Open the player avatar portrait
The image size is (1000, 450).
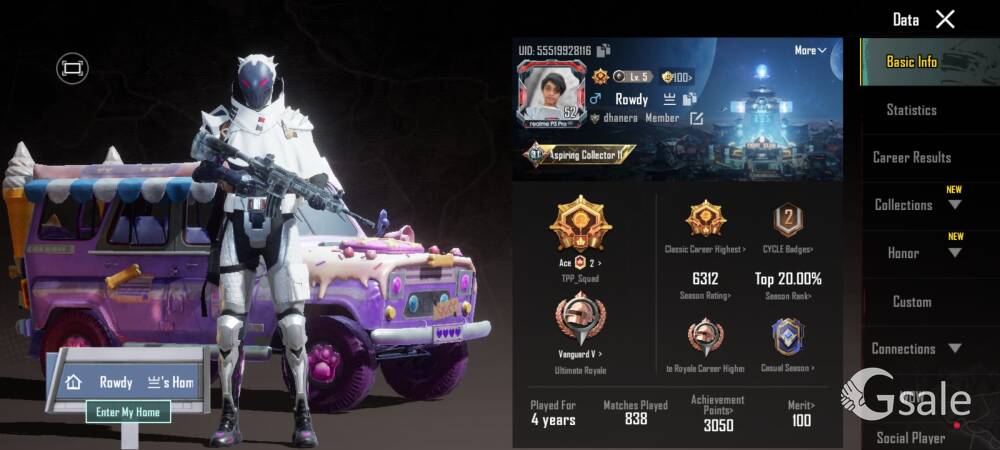coord(548,93)
